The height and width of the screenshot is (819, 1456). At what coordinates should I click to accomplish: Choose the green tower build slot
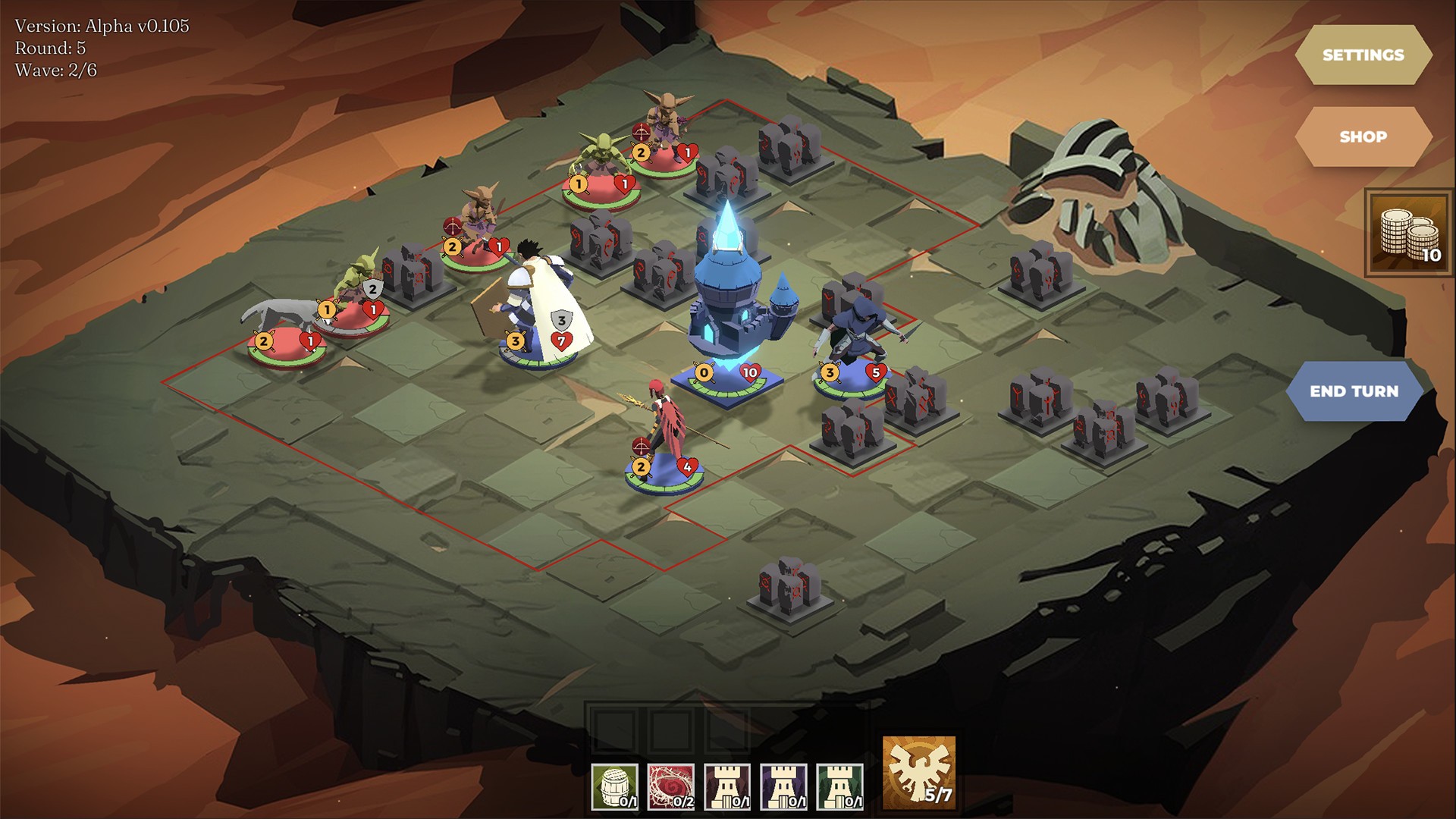(x=839, y=786)
